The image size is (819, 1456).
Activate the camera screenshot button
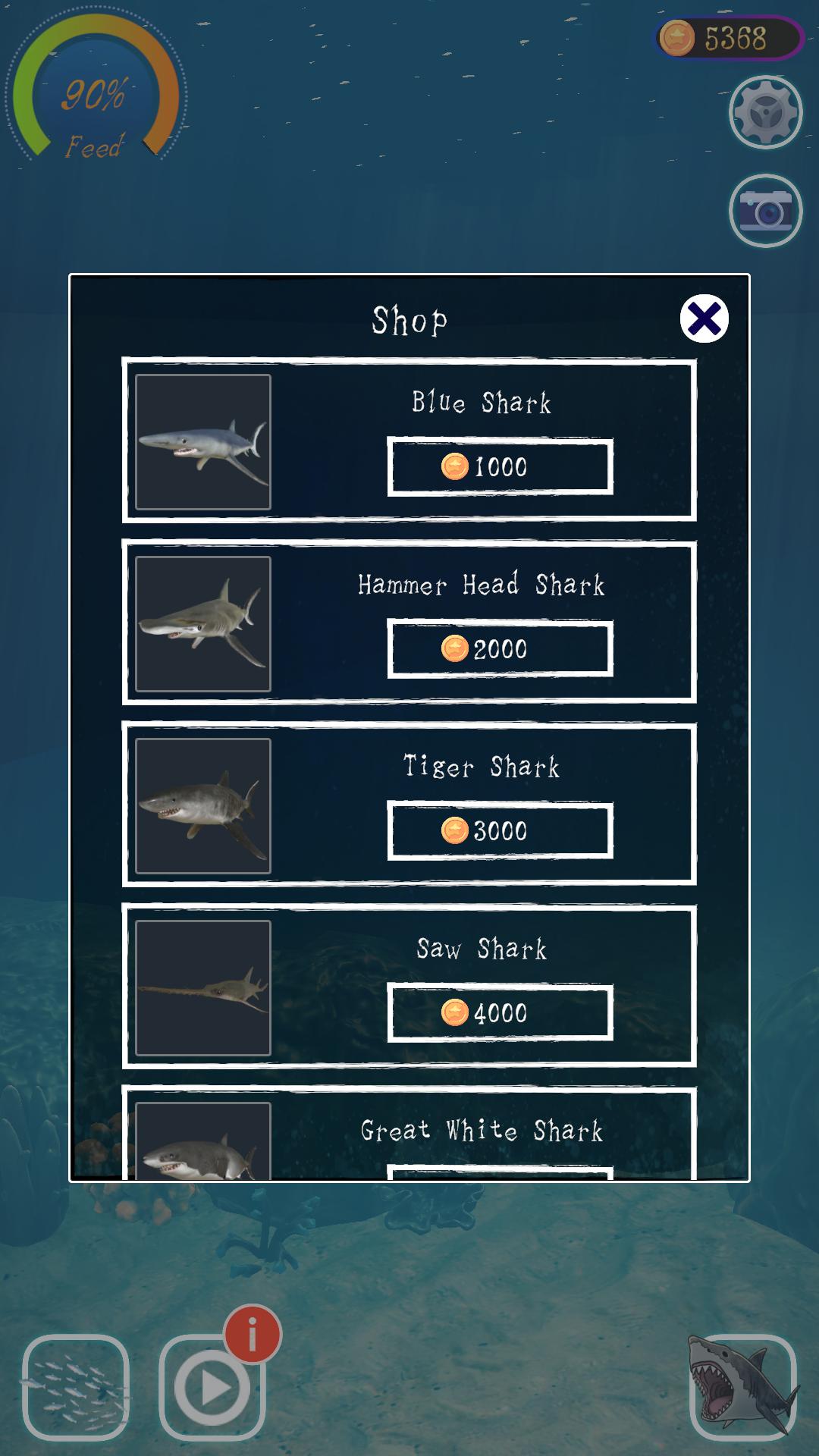(x=765, y=211)
